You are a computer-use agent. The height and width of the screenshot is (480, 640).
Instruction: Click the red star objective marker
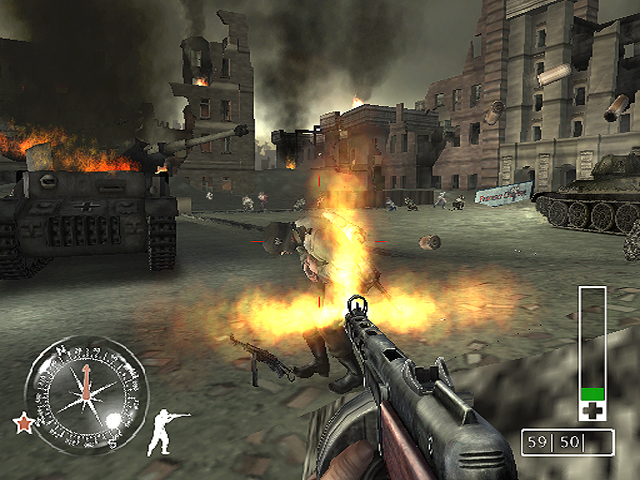click(x=22, y=423)
